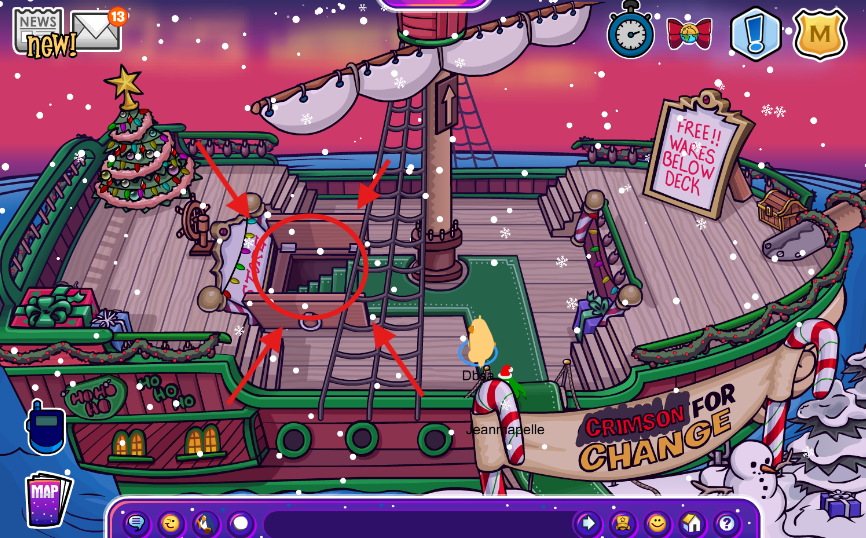Open the winking emote menu
This screenshot has width=866, height=538.
pyautogui.click(x=171, y=523)
